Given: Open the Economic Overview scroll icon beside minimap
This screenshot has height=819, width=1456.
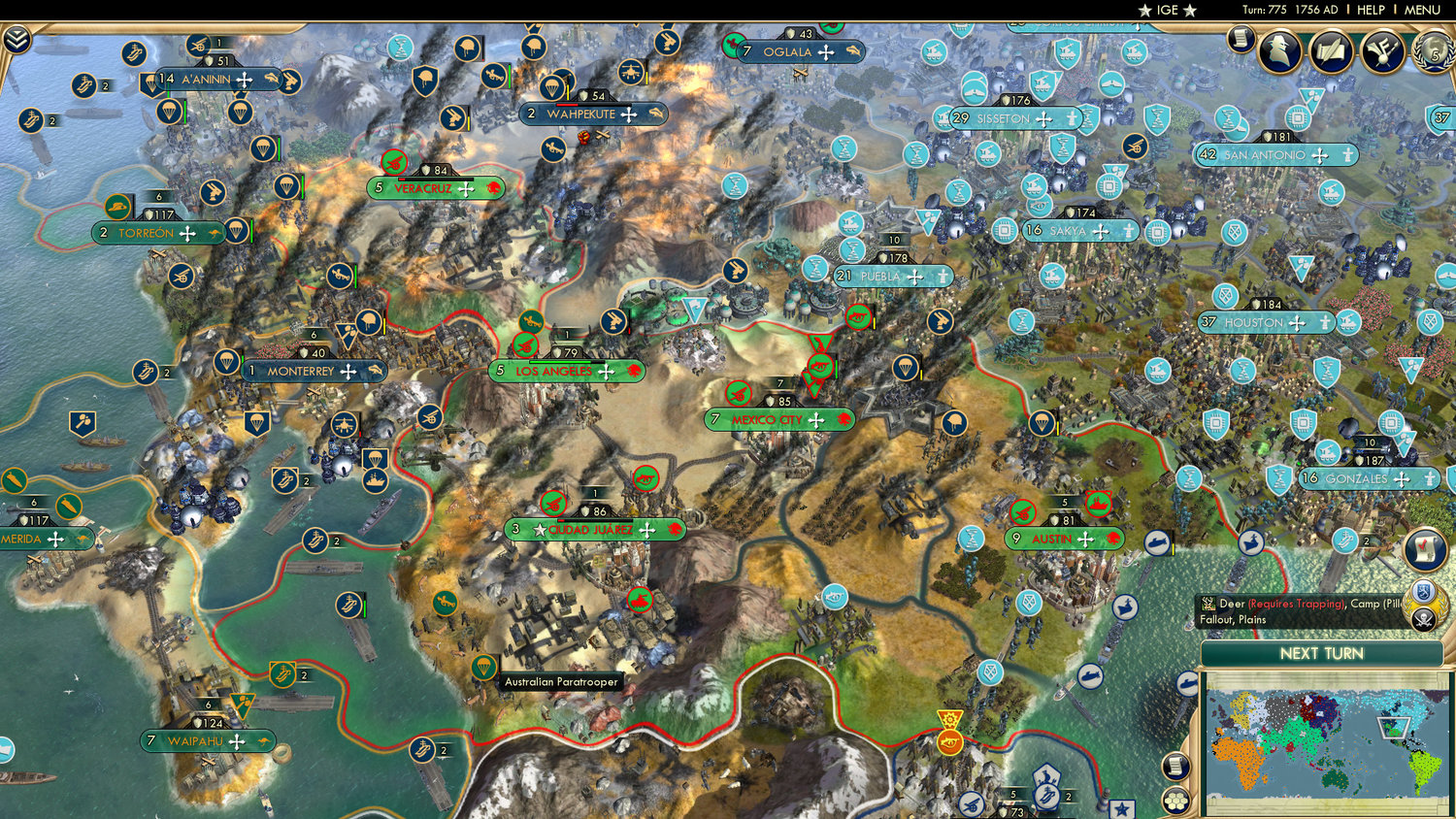Looking at the screenshot, I should click(x=1175, y=767).
